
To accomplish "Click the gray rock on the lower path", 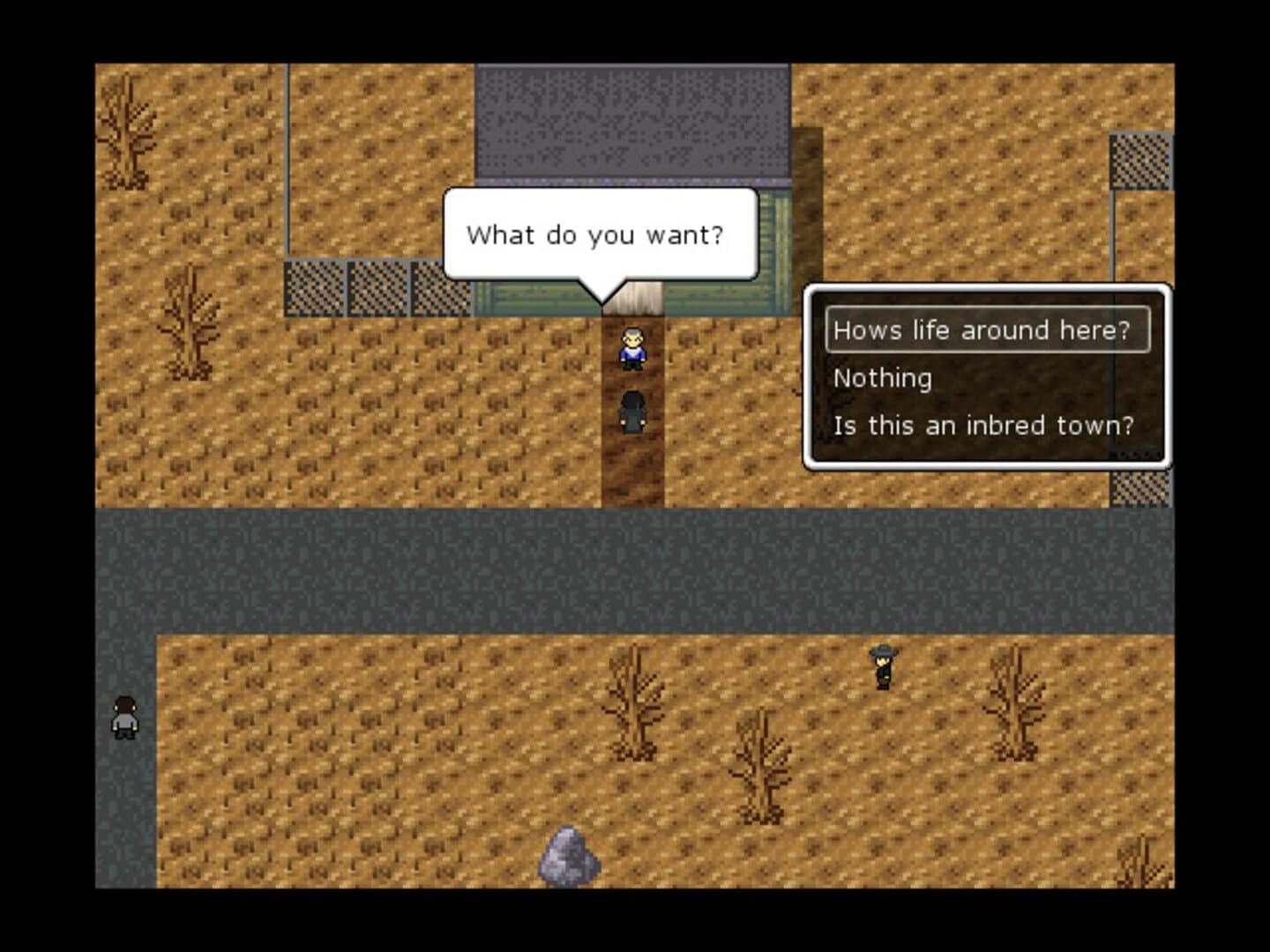I will point(571,857).
